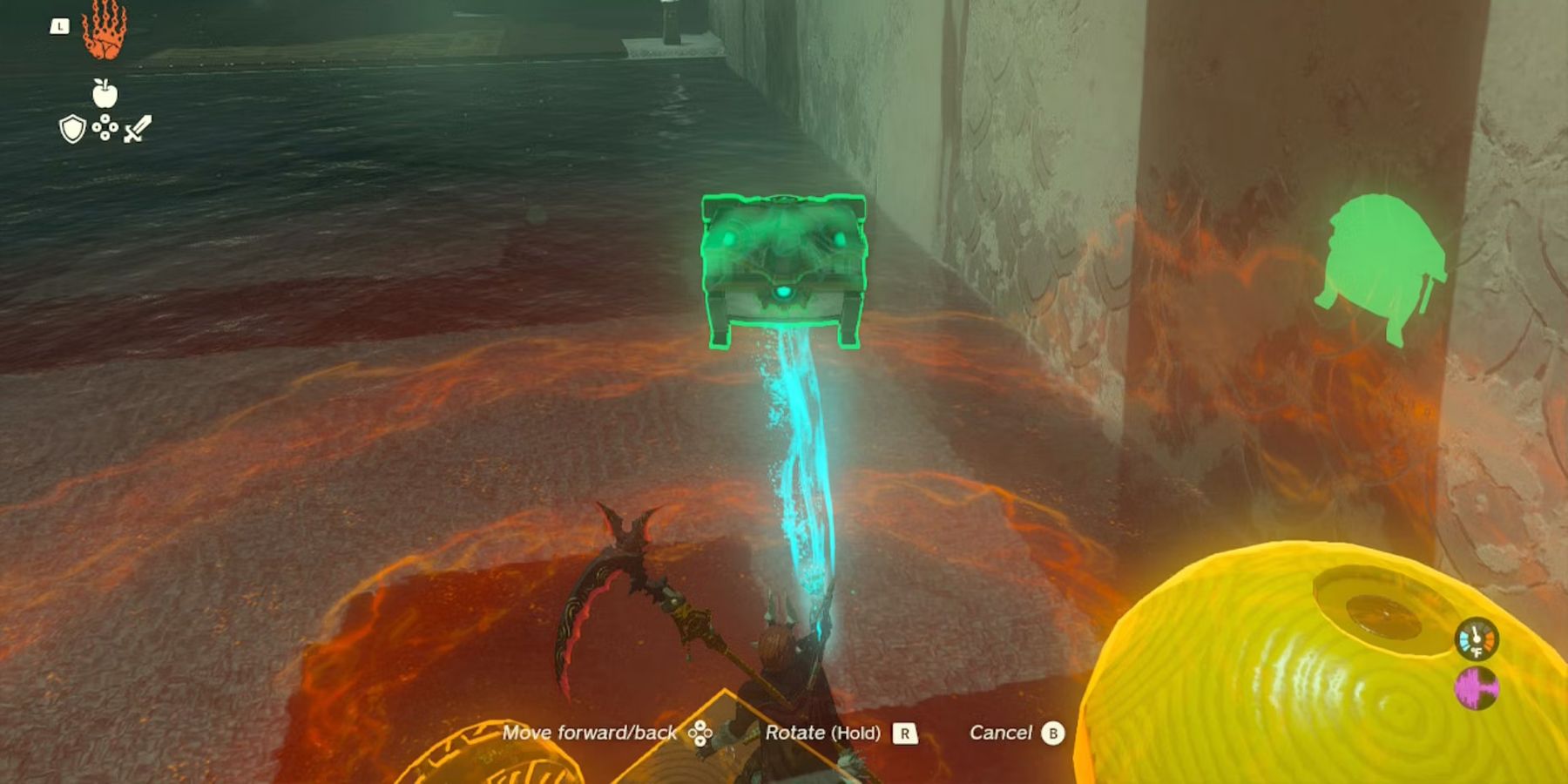
Task: Click the apple food icon in the HUD
Action: [x=105, y=96]
